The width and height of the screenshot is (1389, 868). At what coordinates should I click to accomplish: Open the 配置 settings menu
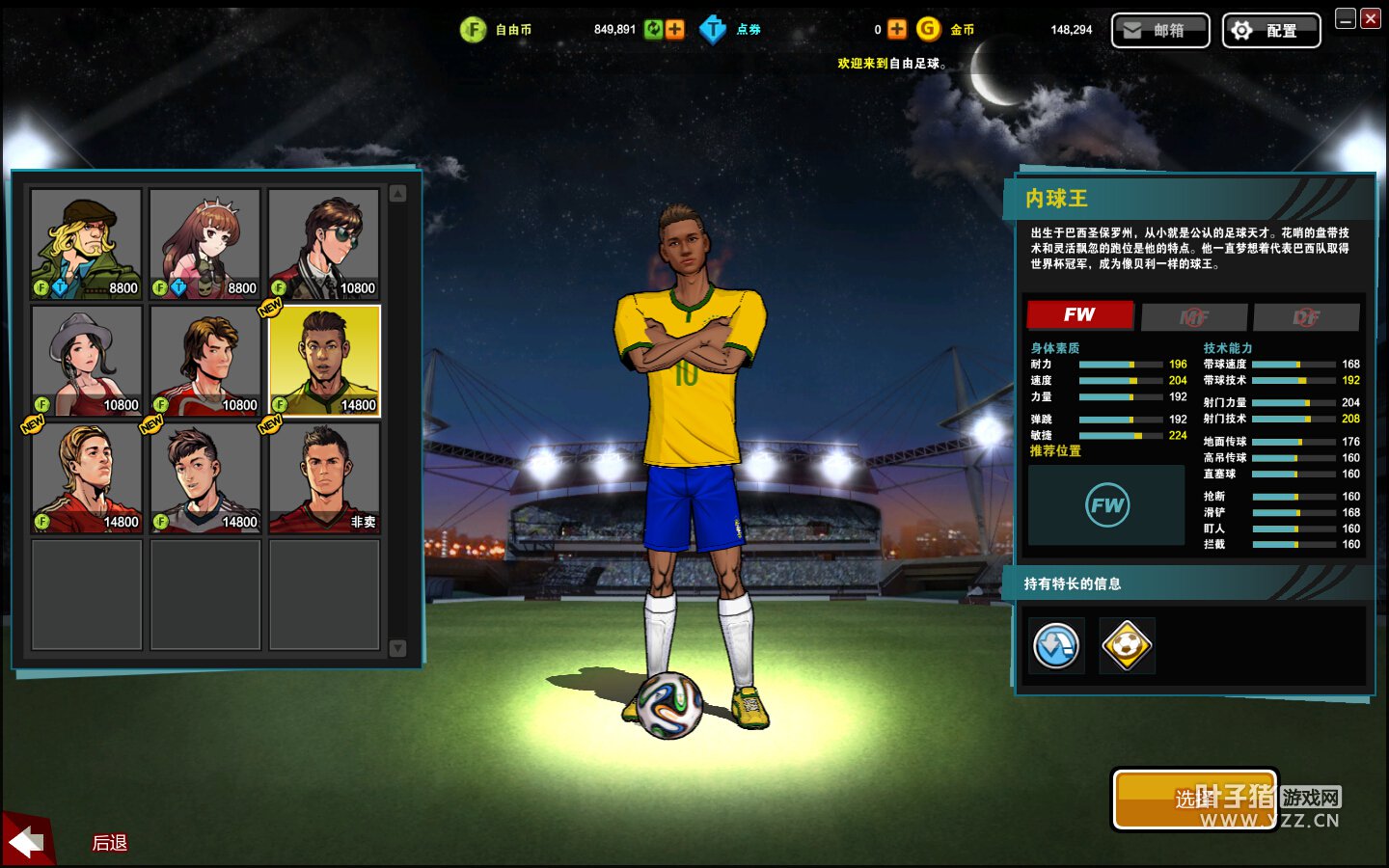pos(1270,31)
